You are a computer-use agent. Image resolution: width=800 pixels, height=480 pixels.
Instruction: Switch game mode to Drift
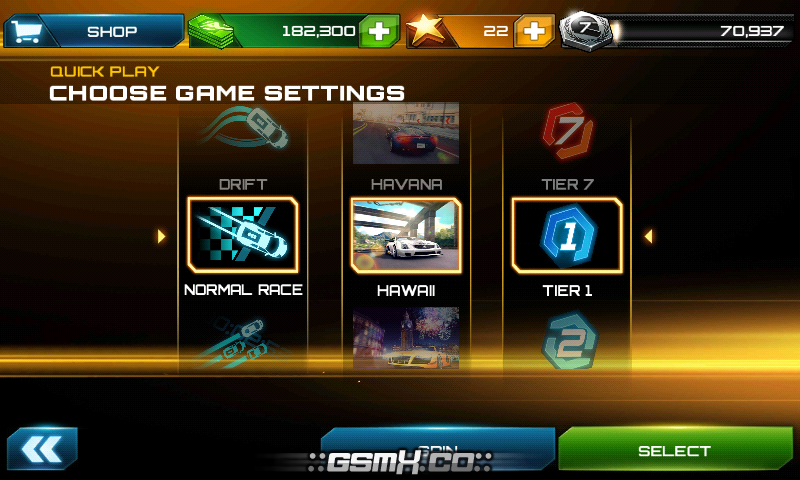[x=243, y=130]
